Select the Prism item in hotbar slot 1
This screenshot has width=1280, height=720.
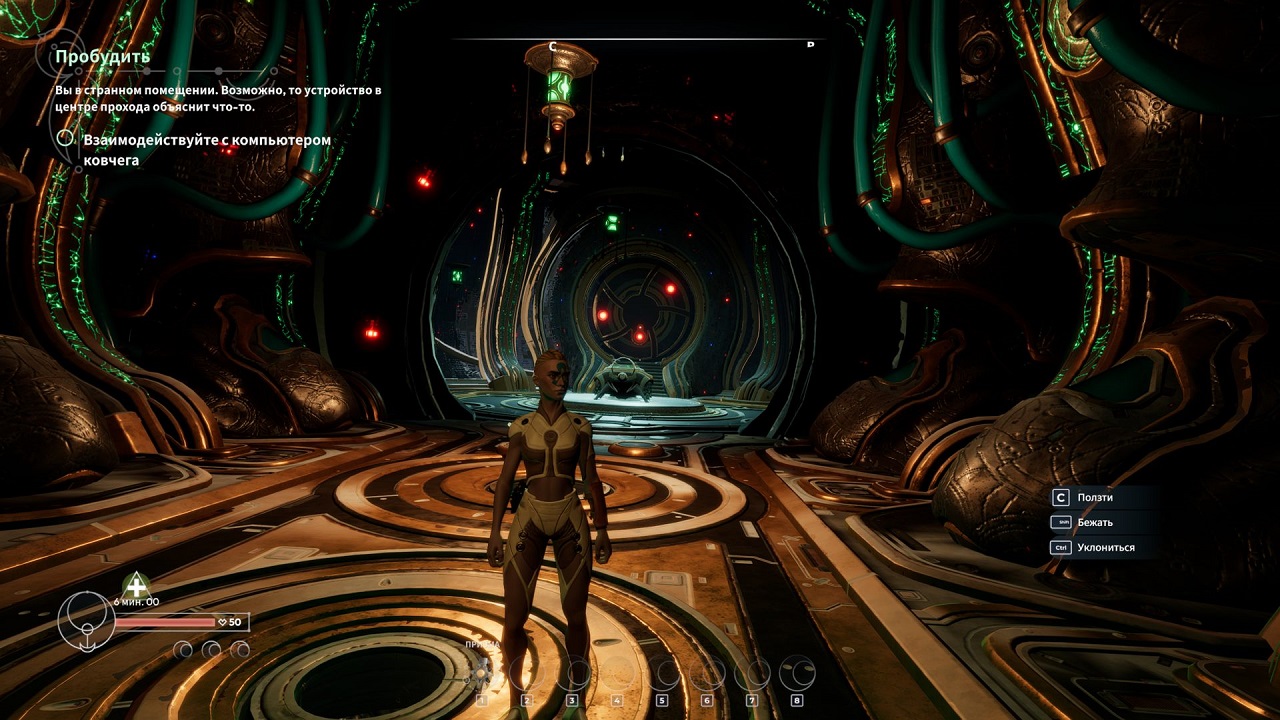click(483, 673)
